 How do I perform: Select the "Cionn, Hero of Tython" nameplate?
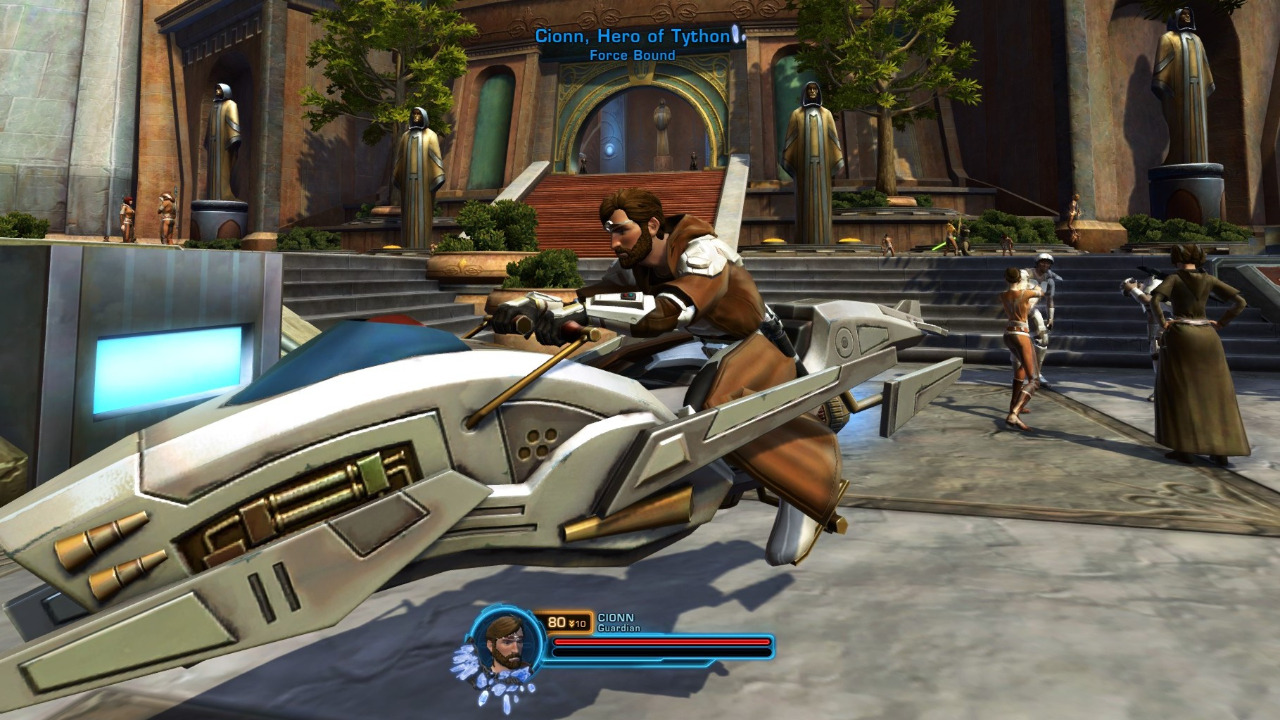point(633,37)
